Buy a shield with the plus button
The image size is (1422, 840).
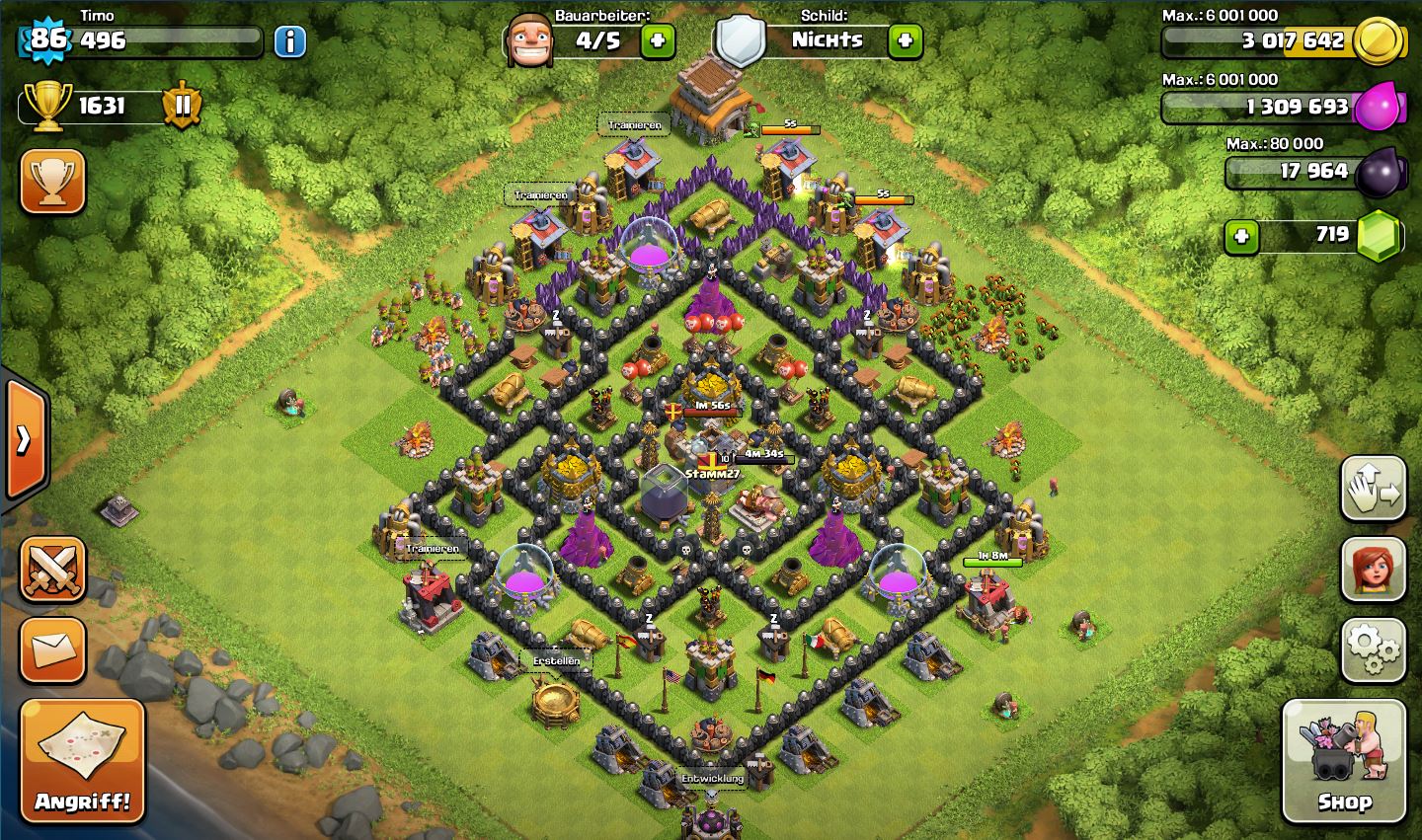tap(905, 41)
